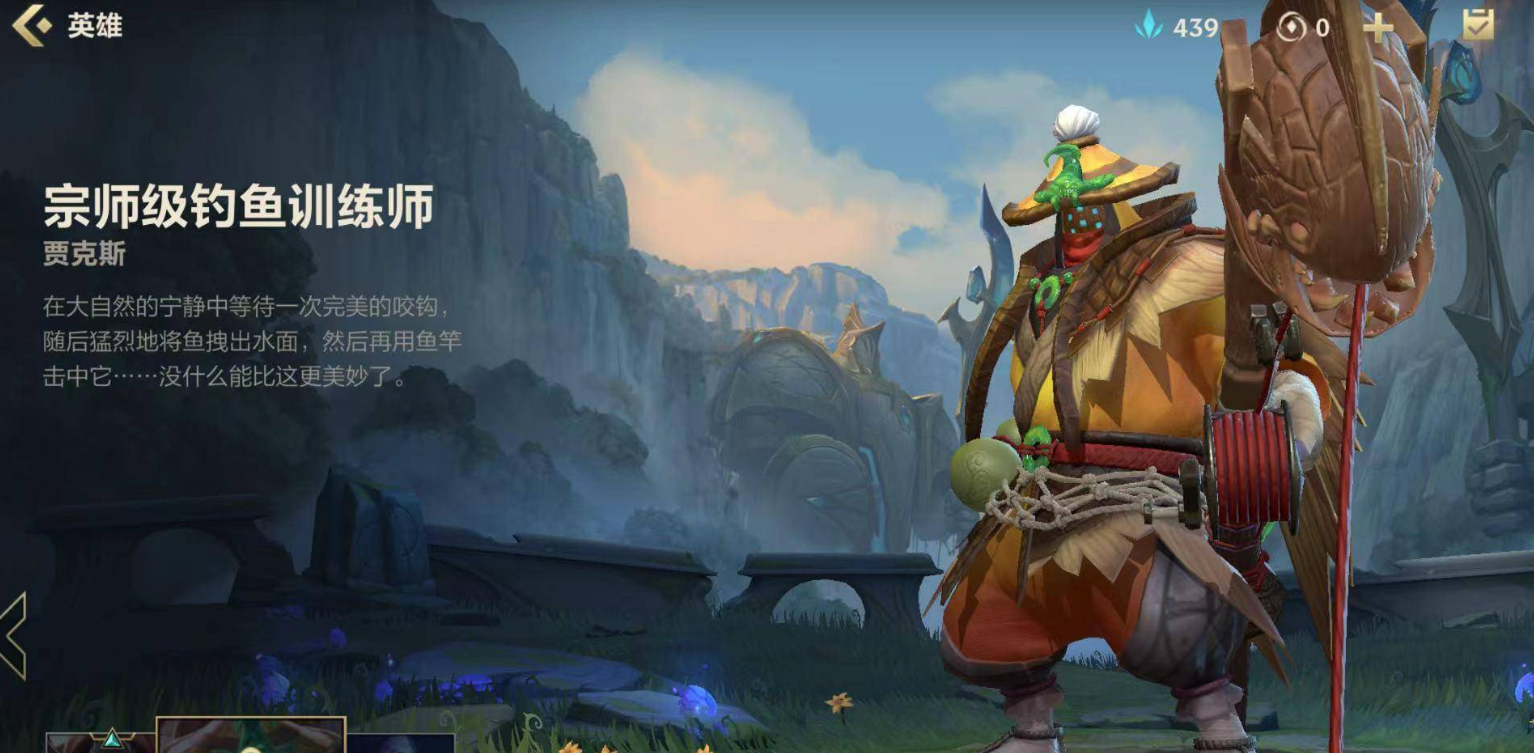Viewport: 1534px width, 753px height.
Task: Tap the blue essence crystal icon
Action: point(1151,27)
